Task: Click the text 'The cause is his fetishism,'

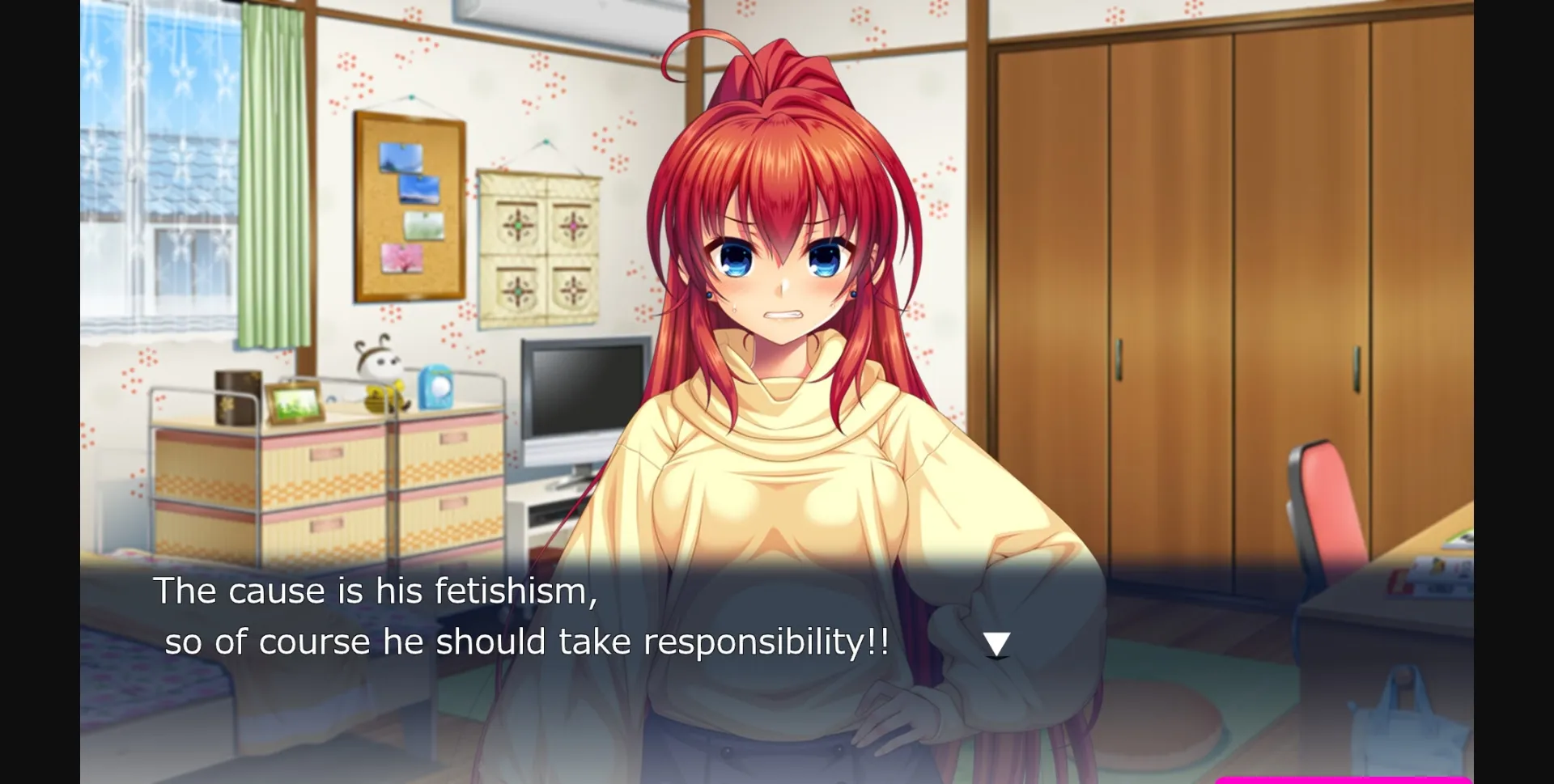Action: coord(376,591)
